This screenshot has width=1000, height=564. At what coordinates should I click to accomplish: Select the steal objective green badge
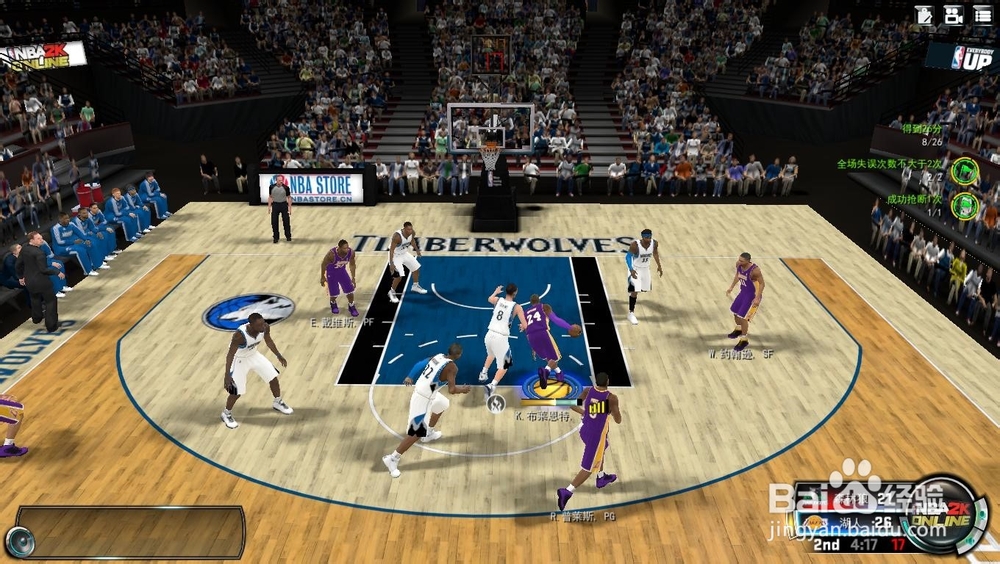pos(963,205)
